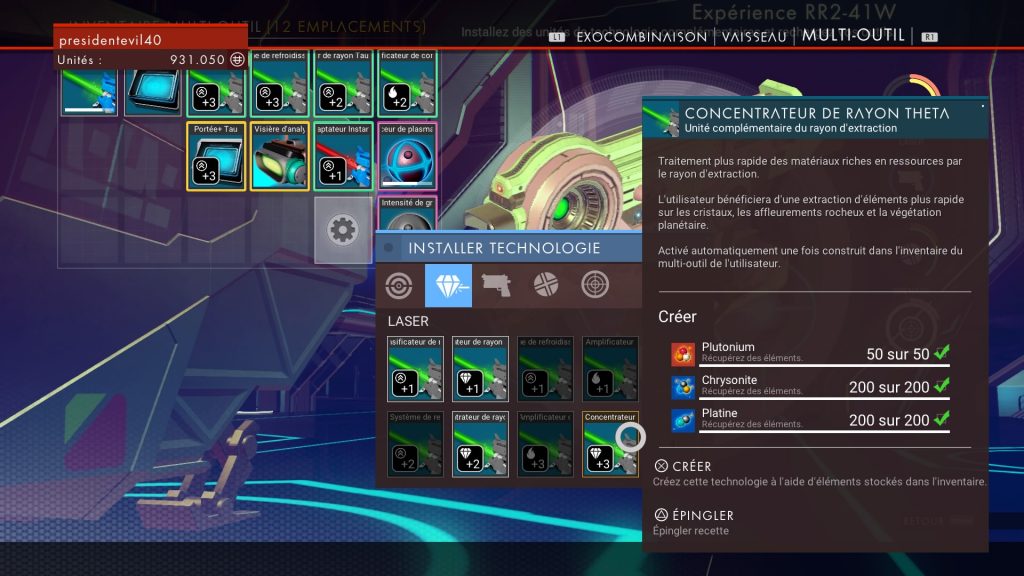Select the Portée+ Tau inventory slot

[x=216, y=156]
